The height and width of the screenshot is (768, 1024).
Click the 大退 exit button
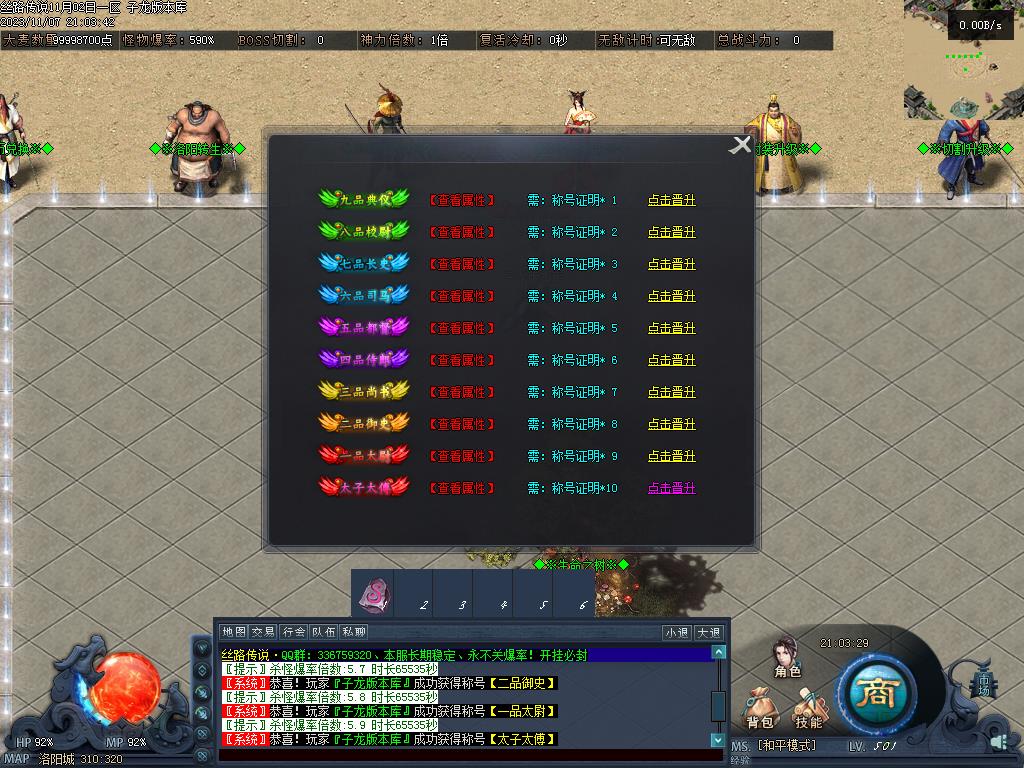[708, 632]
